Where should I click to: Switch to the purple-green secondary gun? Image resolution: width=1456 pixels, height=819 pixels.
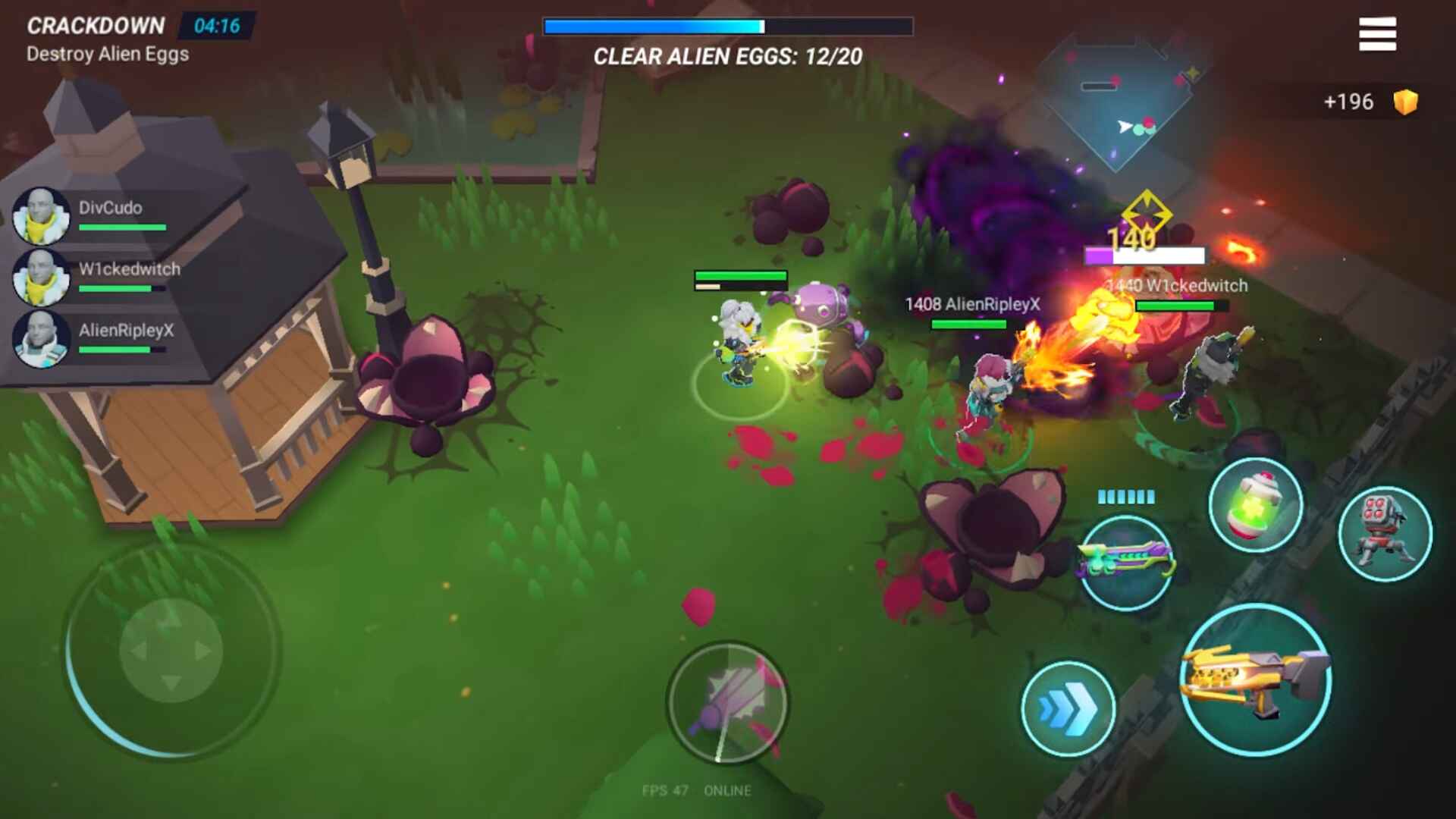1125,563
